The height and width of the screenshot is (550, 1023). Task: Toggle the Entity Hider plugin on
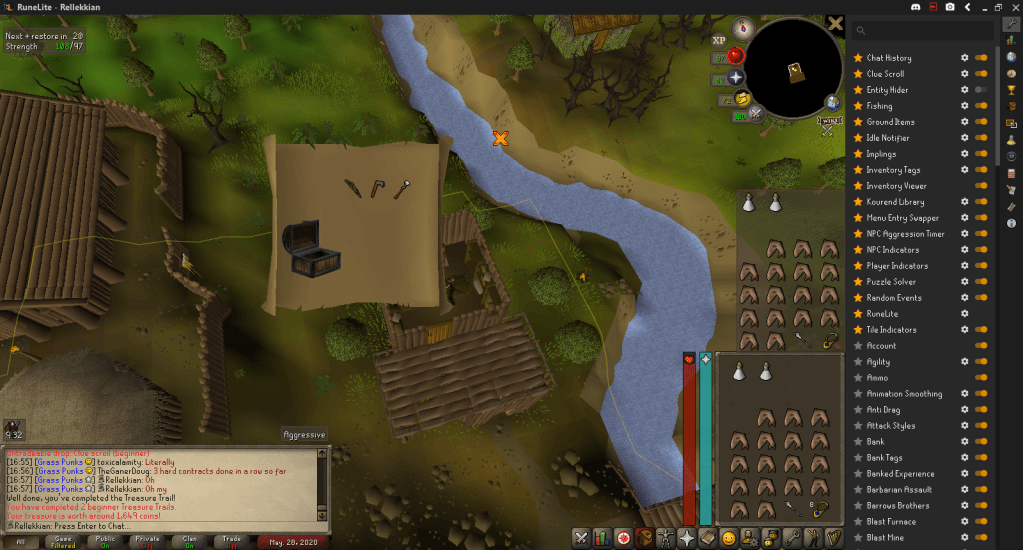[981, 90]
